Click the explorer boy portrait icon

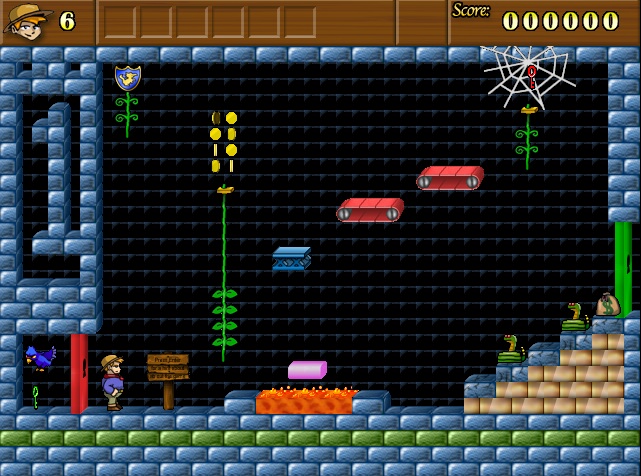click(27, 21)
